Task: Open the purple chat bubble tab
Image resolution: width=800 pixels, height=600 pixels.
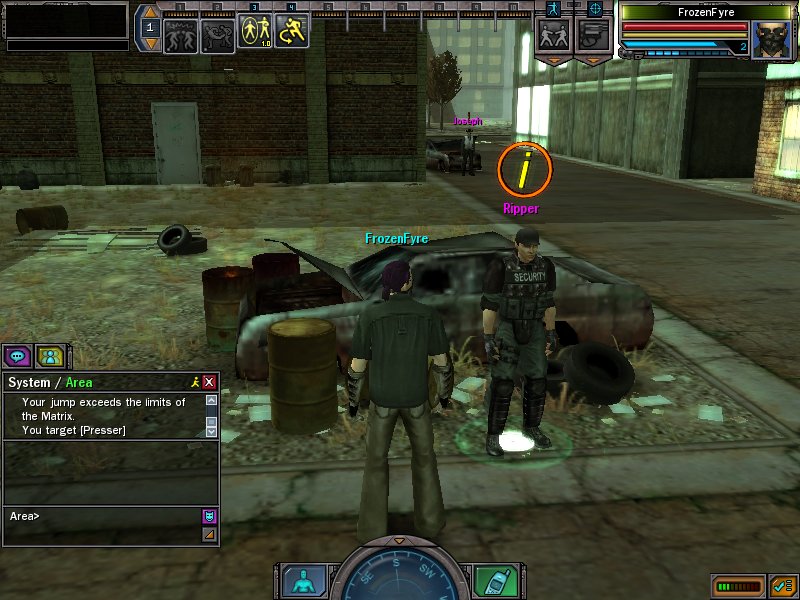Action: click(x=18, y=355)
